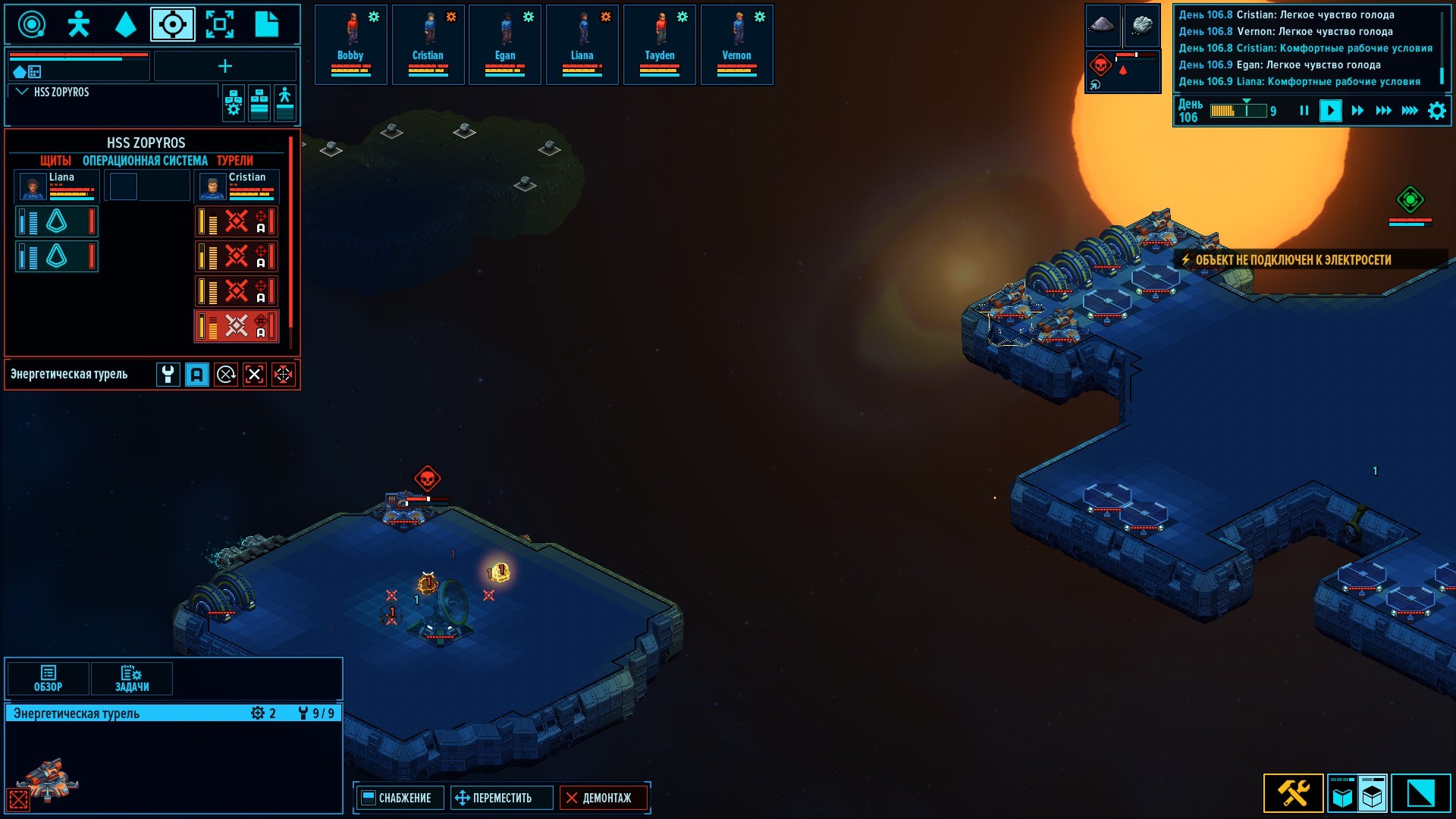This screenshot has height=819, width=1456.
Task: Select the water drop resources tab
Action: click(x=125, y=24)
